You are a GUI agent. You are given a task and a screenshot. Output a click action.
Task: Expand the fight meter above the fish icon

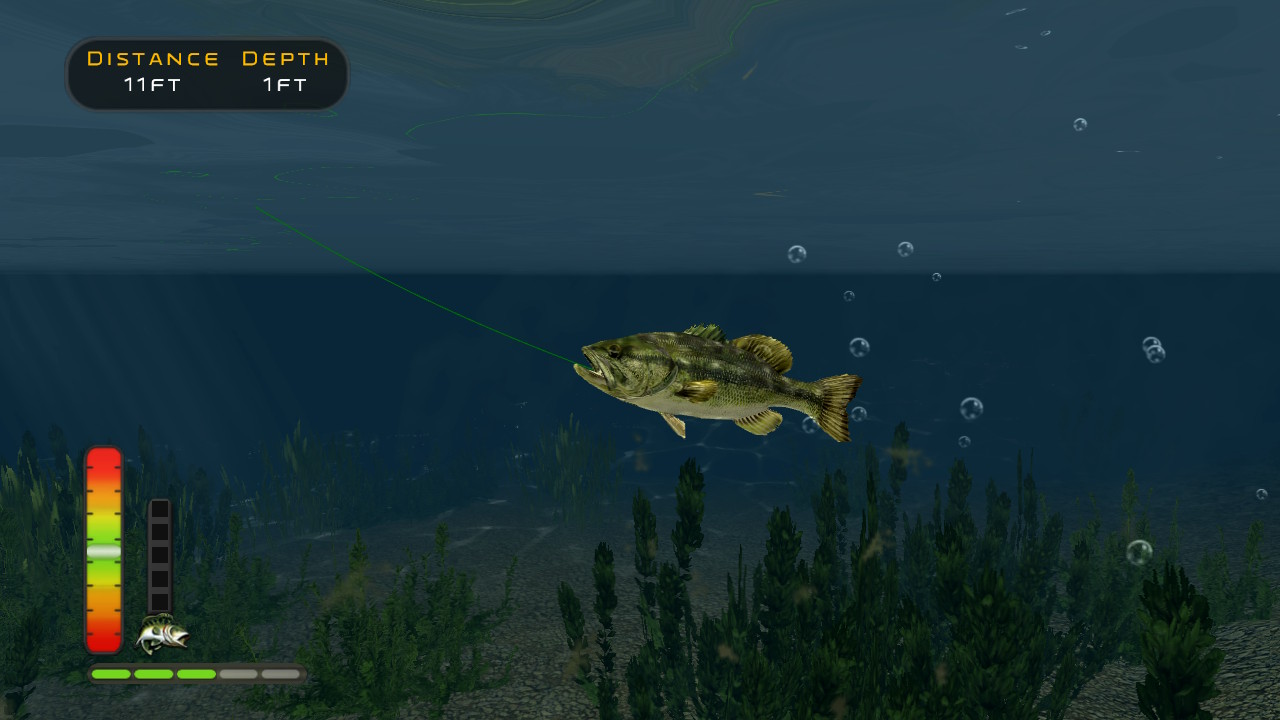[160, 555]
